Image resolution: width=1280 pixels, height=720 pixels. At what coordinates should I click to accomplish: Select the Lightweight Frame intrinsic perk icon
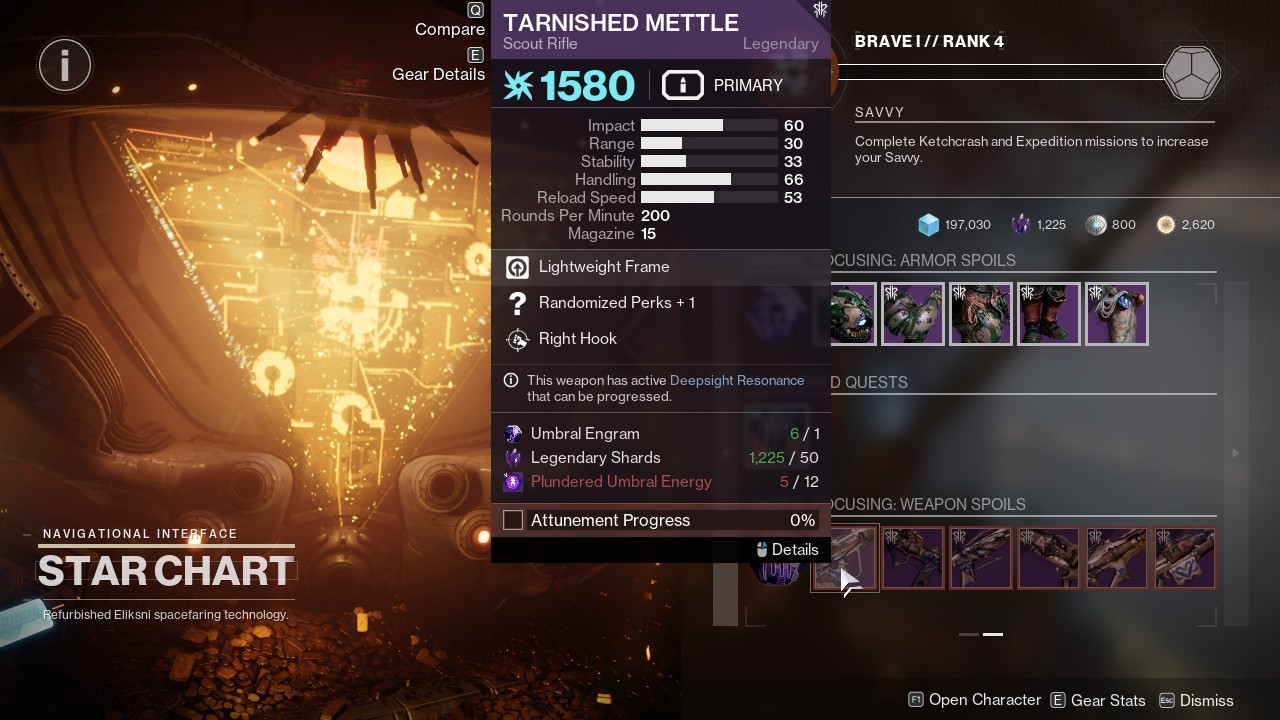tap(517, 267)
